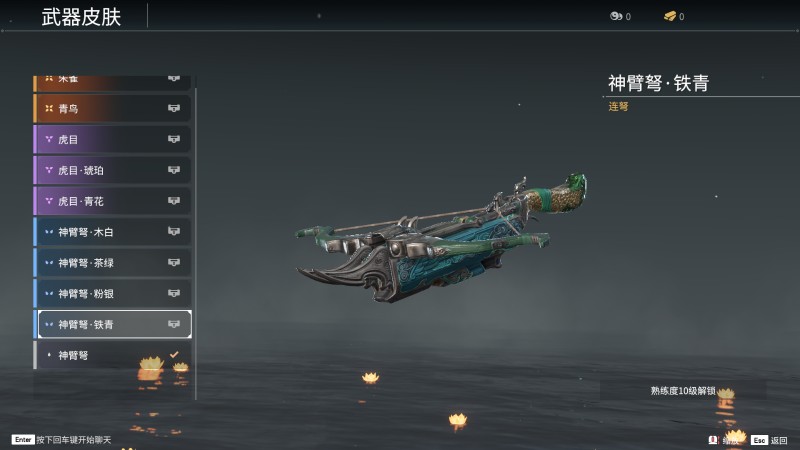Image resolution: width=800 pixels, height=450 pixels.
Task: Pick the 虎目·青花 skin
Action: [x=112, y=201]
